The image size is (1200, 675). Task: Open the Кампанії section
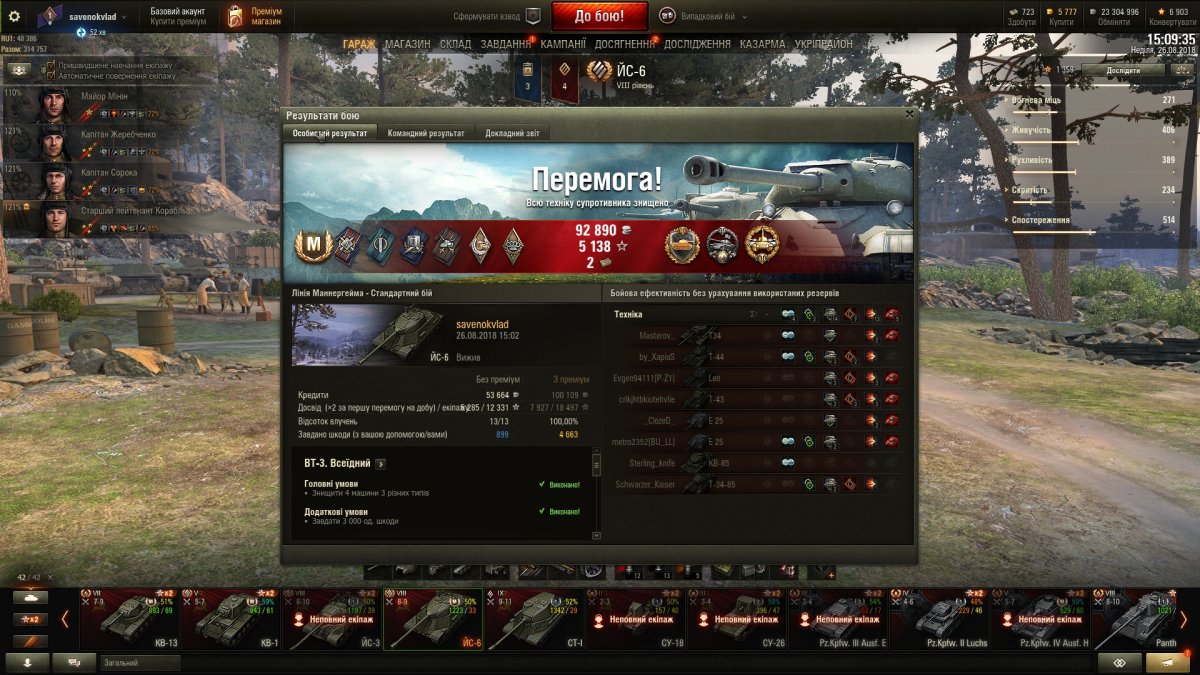[x=563, y=44]
